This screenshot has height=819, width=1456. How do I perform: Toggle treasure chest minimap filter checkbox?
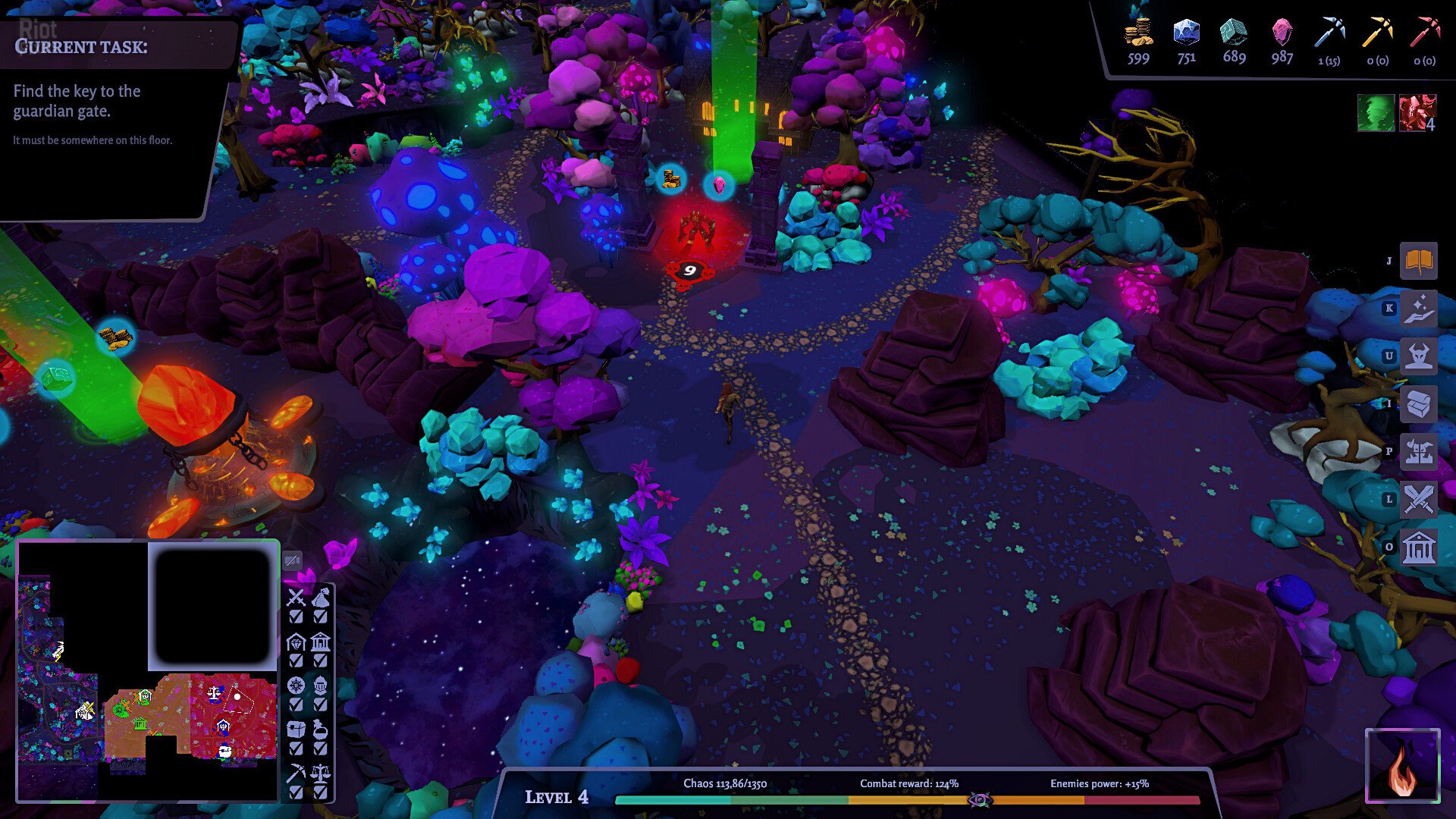(296, 748)
